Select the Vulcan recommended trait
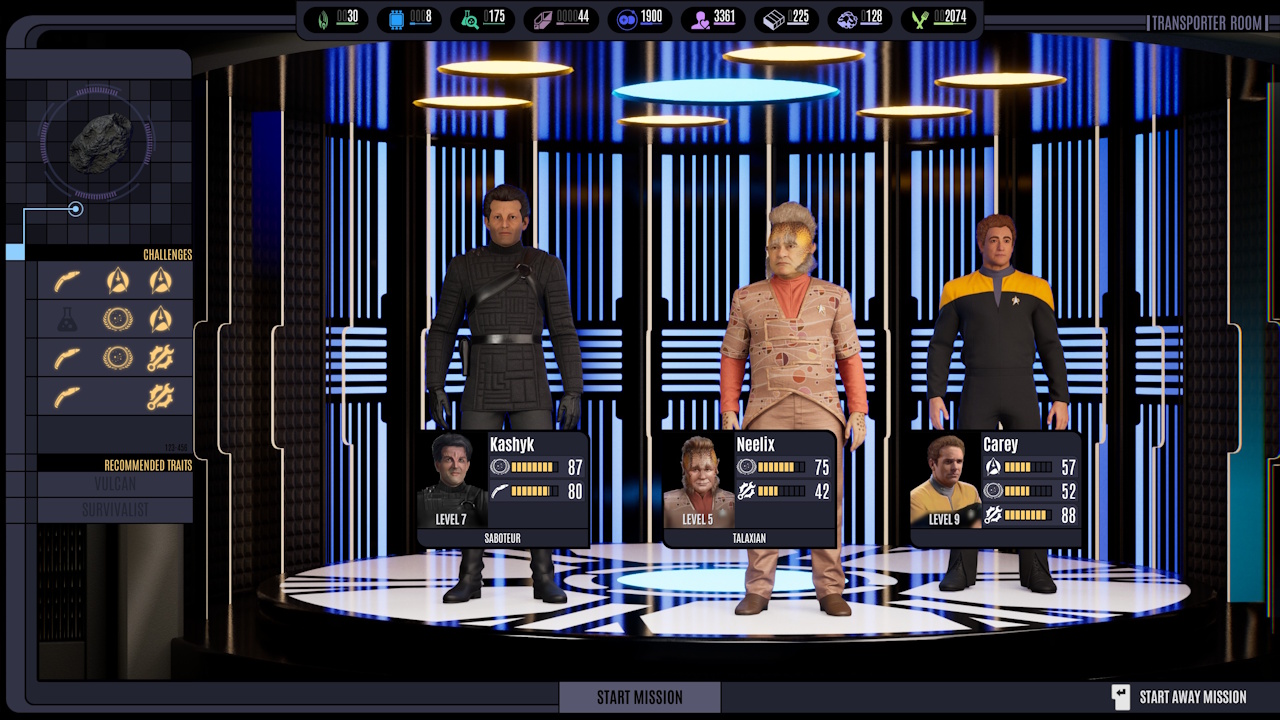Screen dimensions: 1280x720 115,484
